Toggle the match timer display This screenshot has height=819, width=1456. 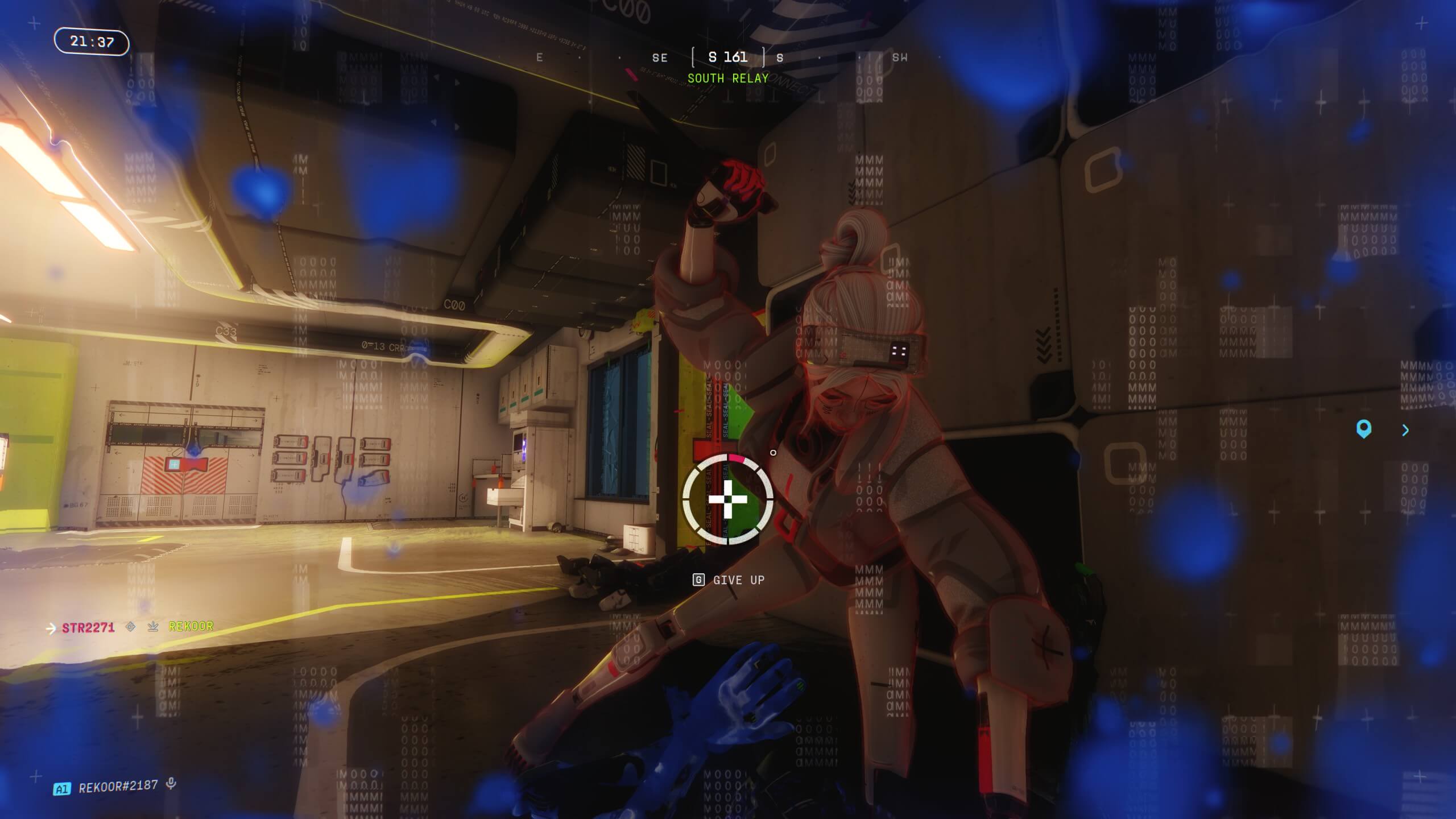tap(92, 41)
